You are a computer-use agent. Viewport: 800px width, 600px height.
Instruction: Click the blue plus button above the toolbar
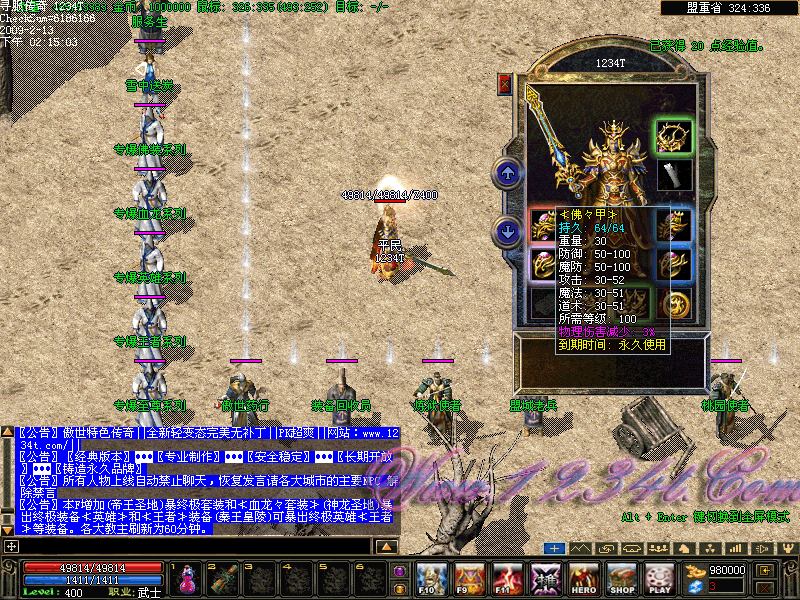[x=555, y=548]
